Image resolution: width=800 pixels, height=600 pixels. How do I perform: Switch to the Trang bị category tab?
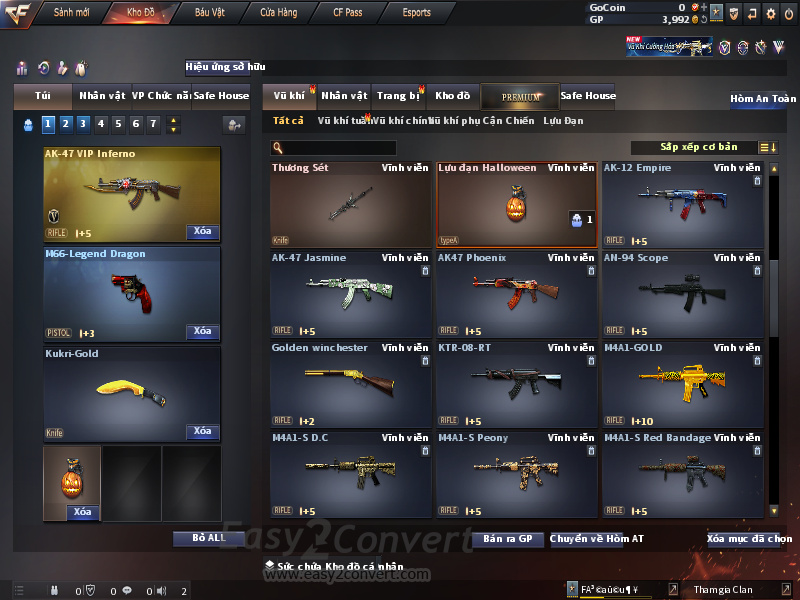(x=398, y=96)
